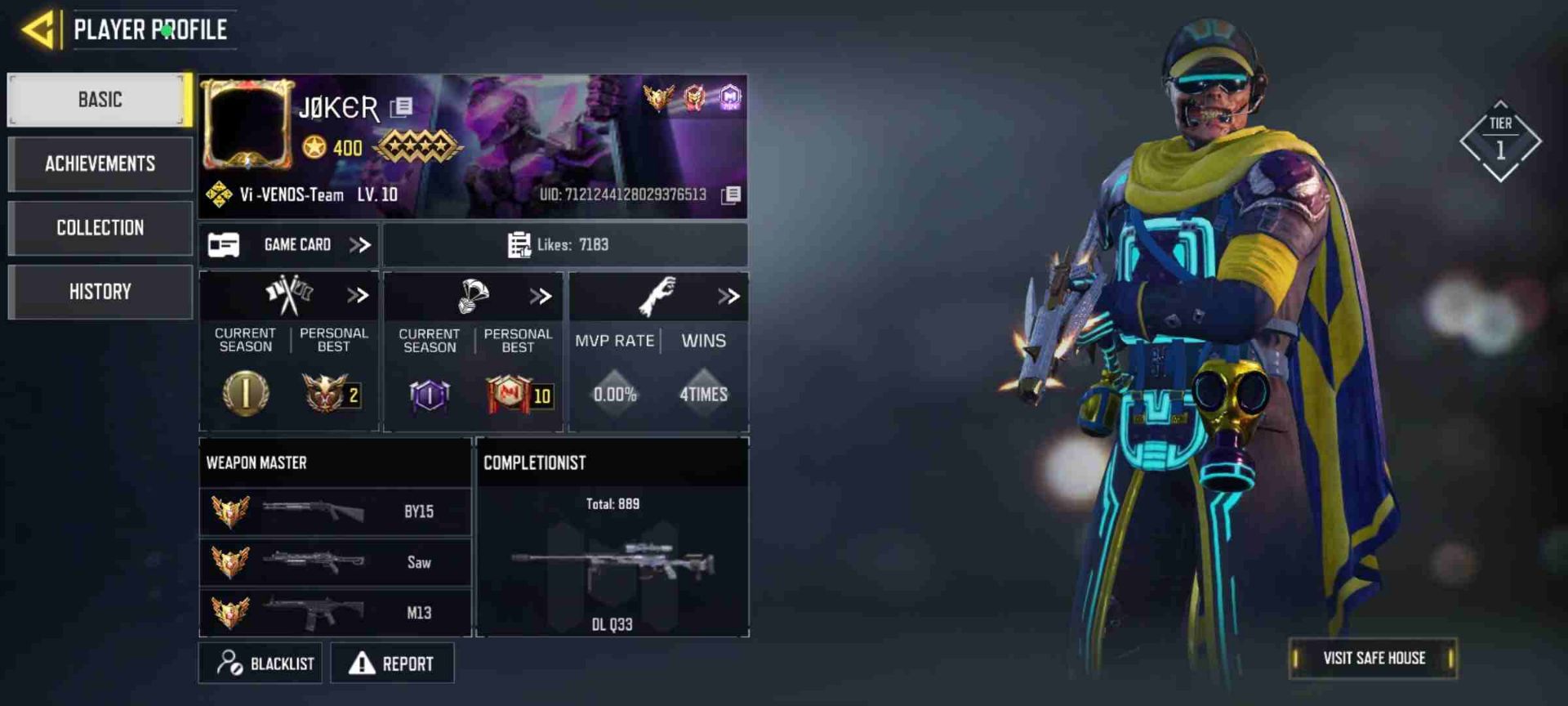
Task: Expand multiplayer ranked season details
Action: click(x=358, y=295)
